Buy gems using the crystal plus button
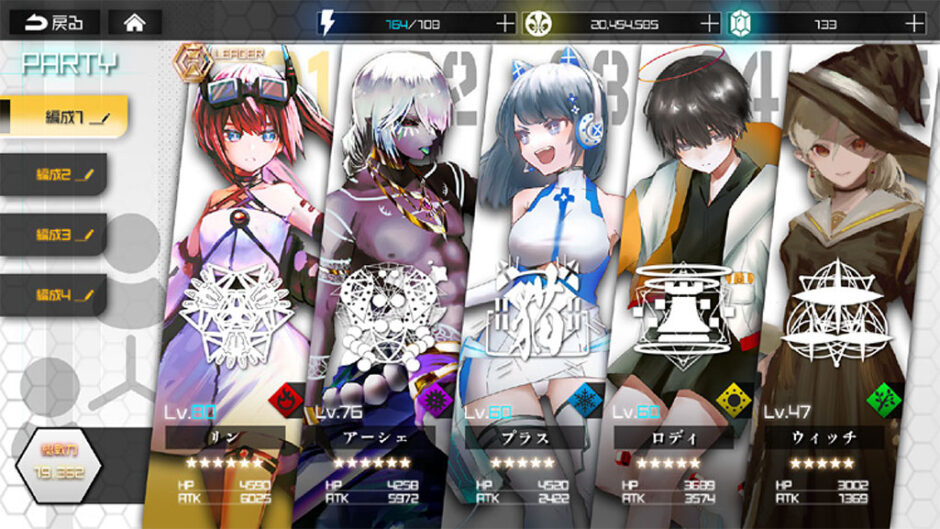Viewport: 940px width, 529px height. click(913, 22)
